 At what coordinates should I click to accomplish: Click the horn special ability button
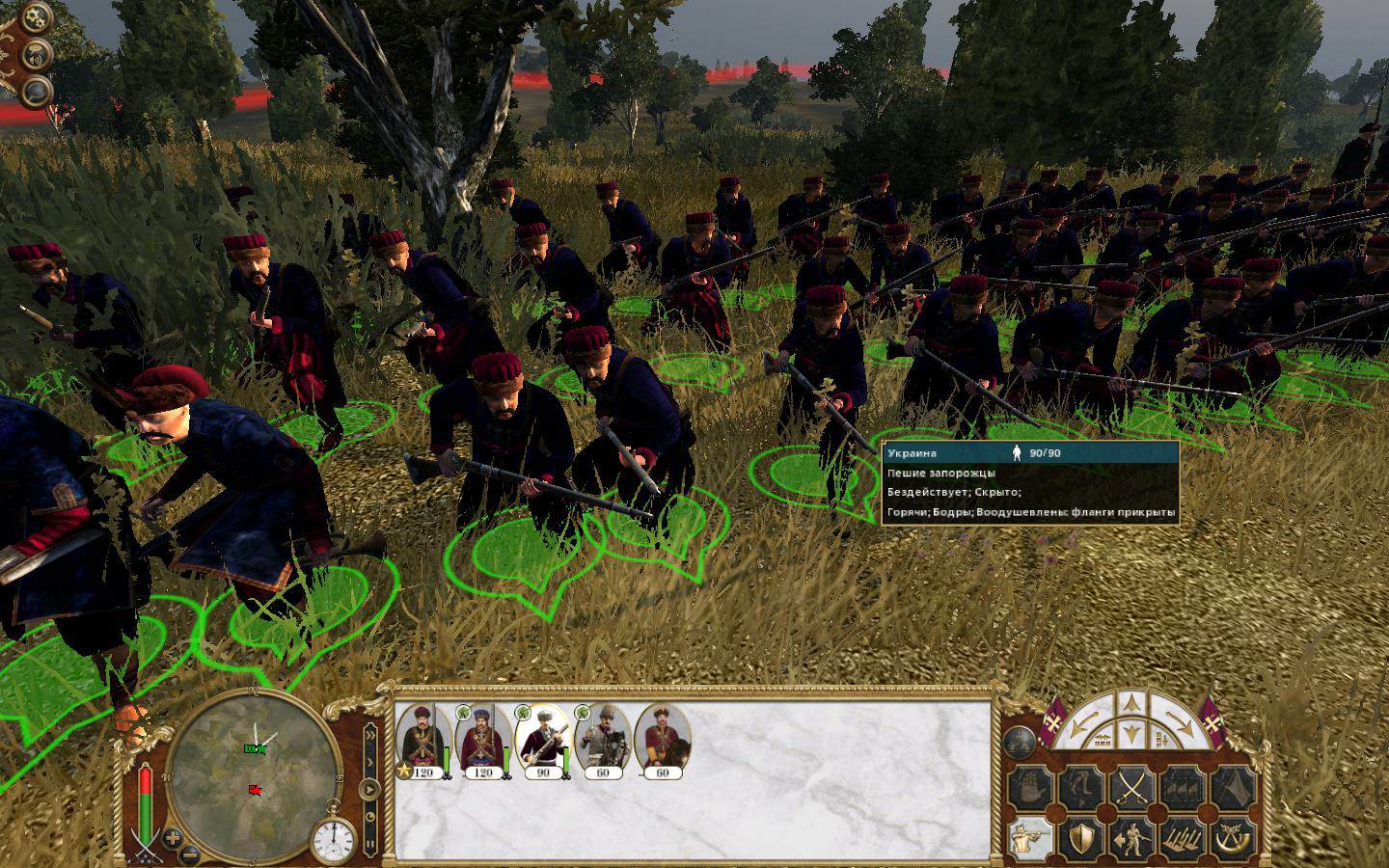[1233, 838]
